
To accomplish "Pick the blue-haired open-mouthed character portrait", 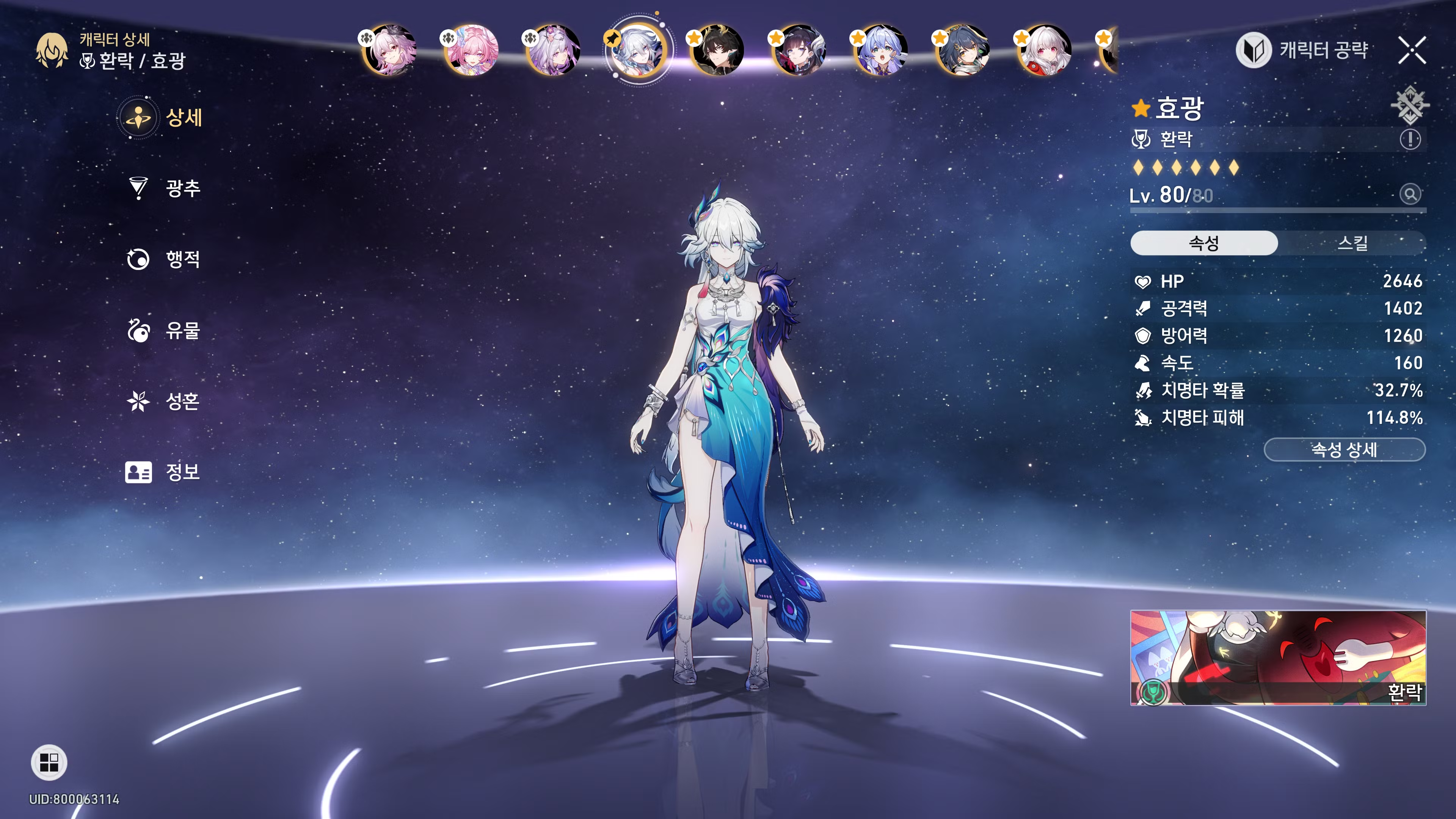I will pos(880,50).
